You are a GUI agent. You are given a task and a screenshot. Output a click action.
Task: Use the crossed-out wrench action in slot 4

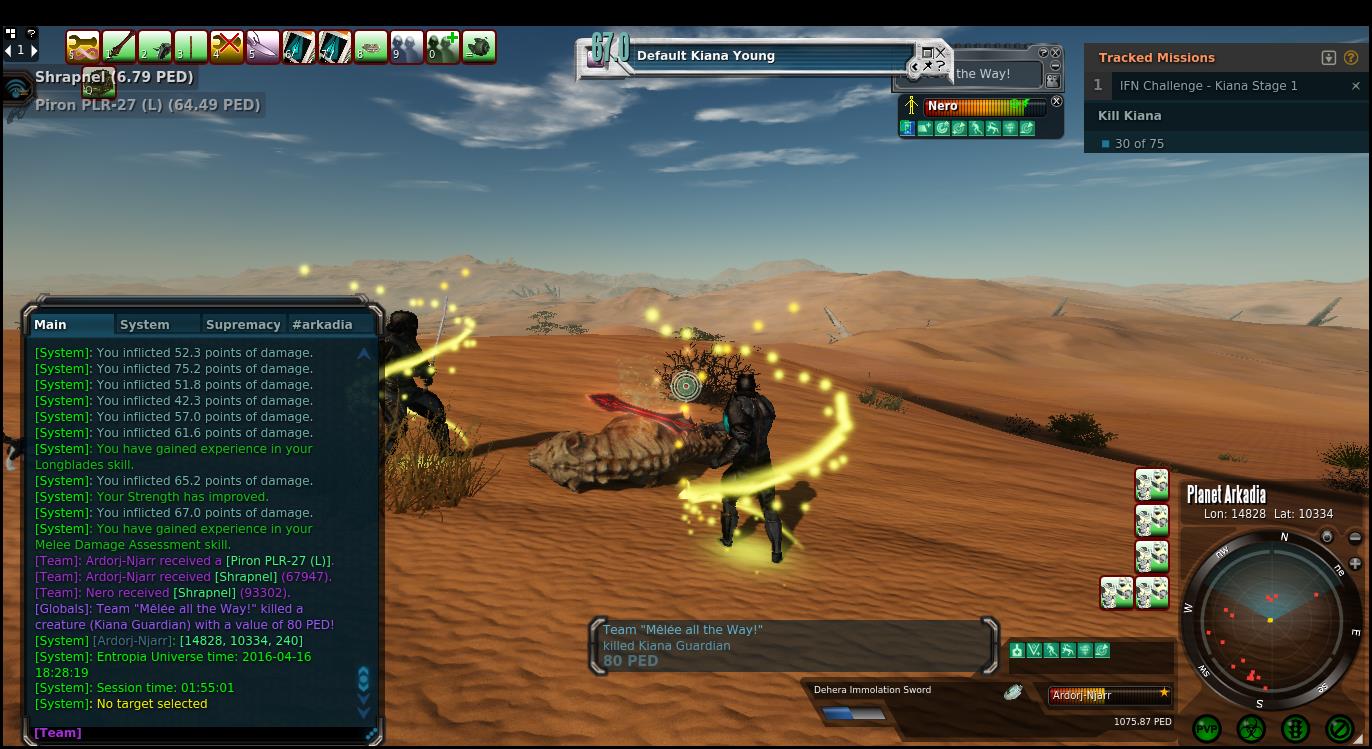tap(227, 47)
